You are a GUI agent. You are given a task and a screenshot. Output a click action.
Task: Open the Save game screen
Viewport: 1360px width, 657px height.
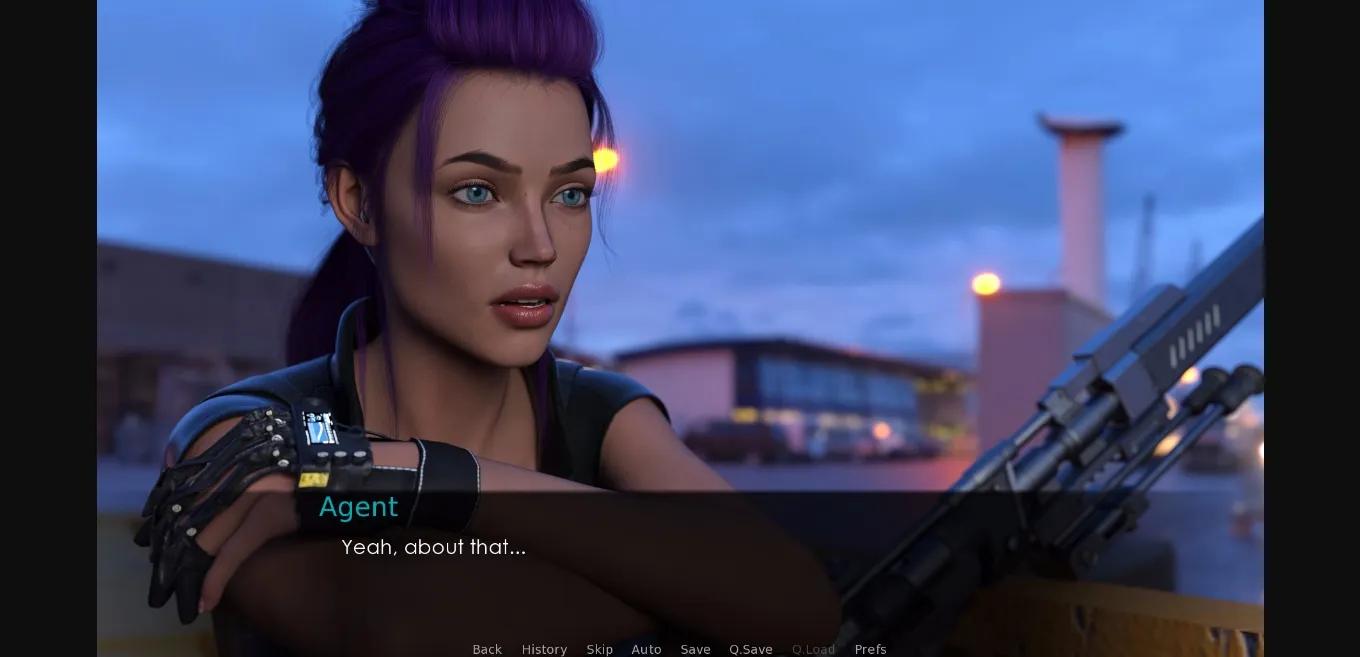695,649
